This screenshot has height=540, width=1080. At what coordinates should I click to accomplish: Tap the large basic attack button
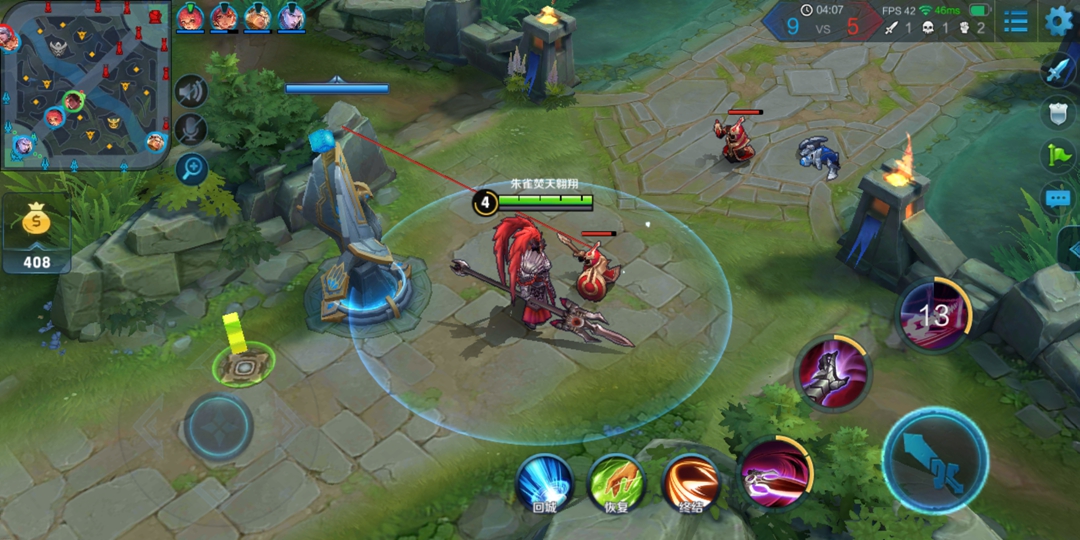click(935, 461)
